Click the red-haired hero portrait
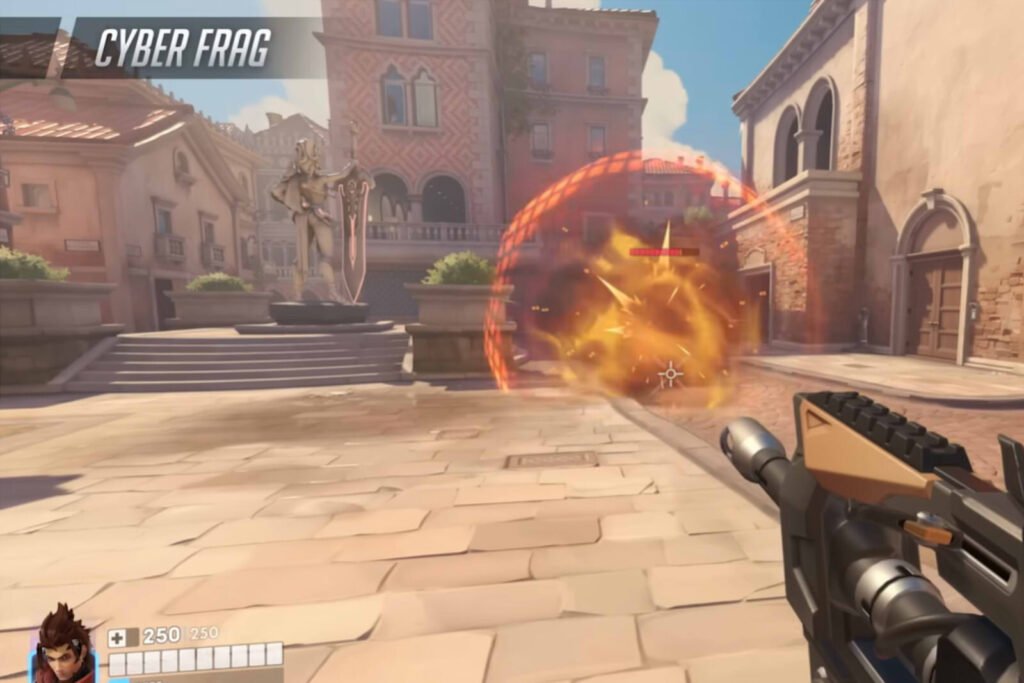This screenshot has height=683, width=1024. click(62, 644)
